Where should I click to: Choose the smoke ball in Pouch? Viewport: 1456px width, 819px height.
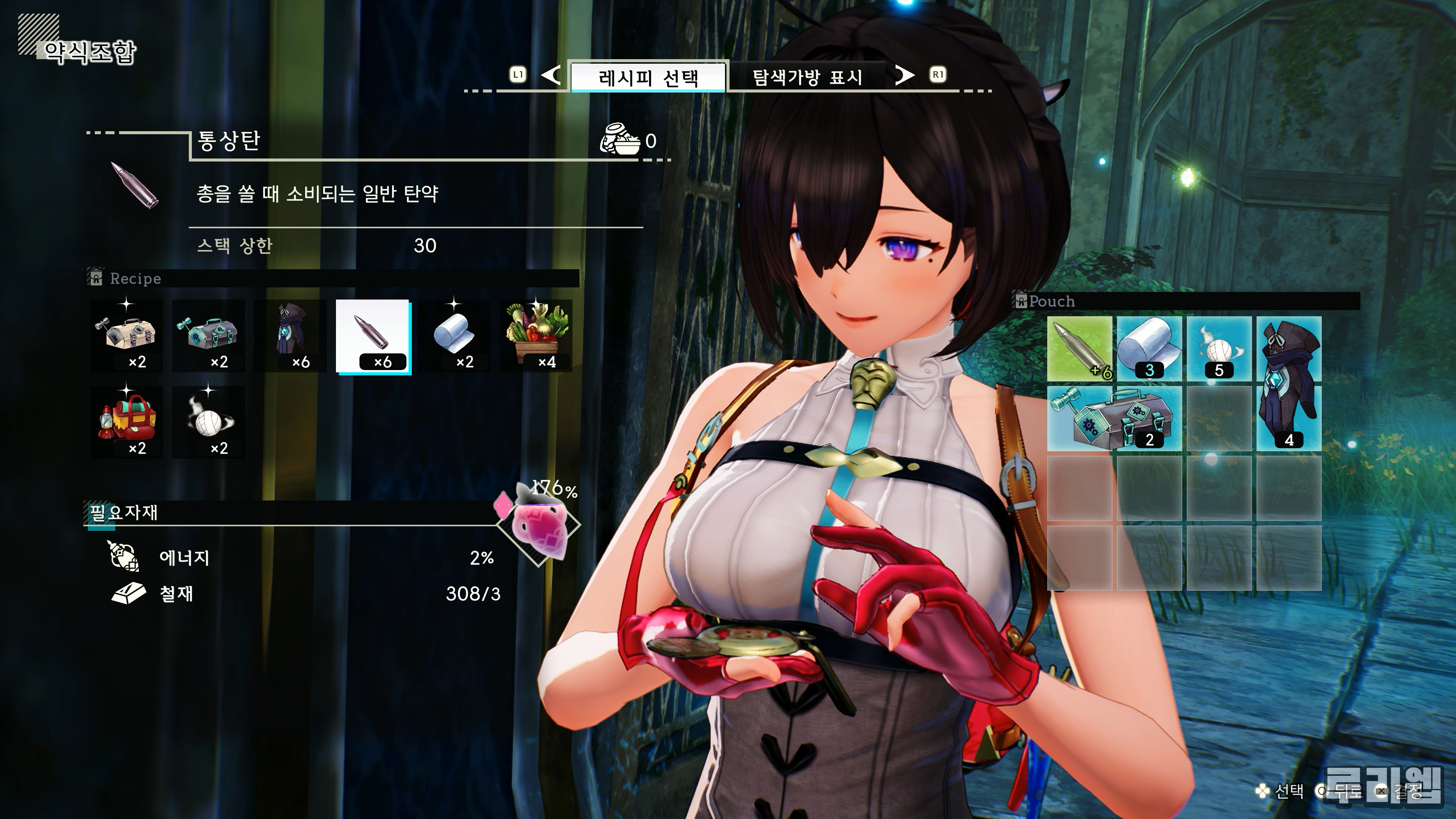point(1219,349)
